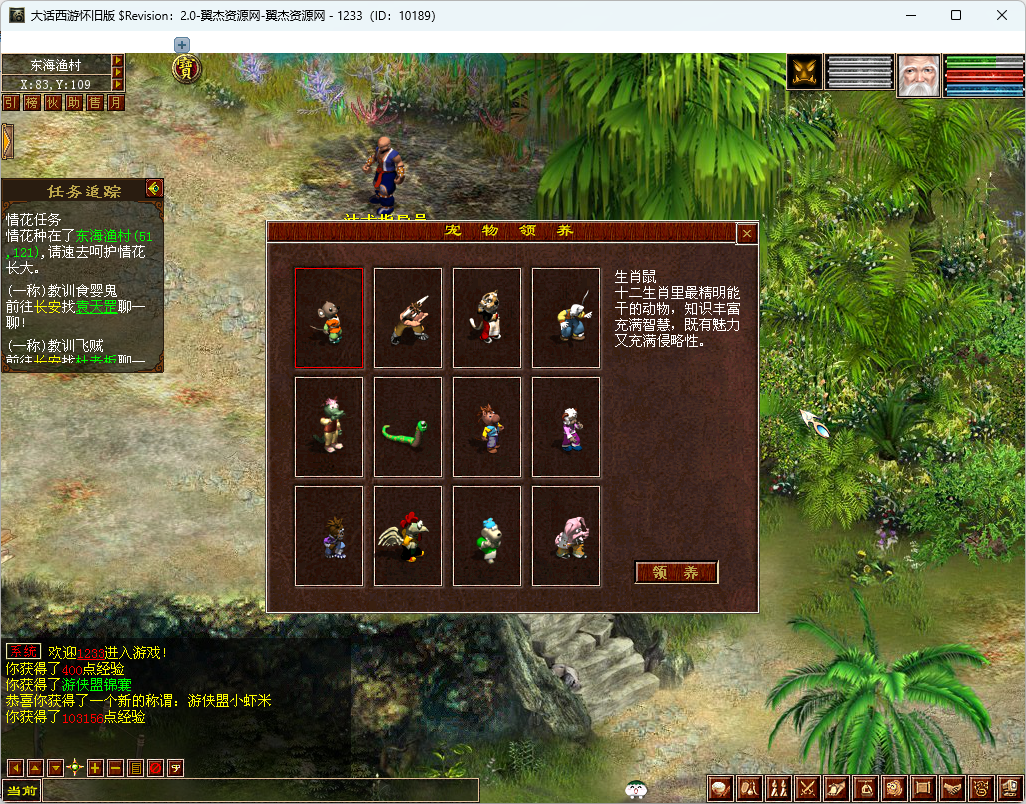Pick the rooster pet tile

pyautogui.click(x=408, y=536)
